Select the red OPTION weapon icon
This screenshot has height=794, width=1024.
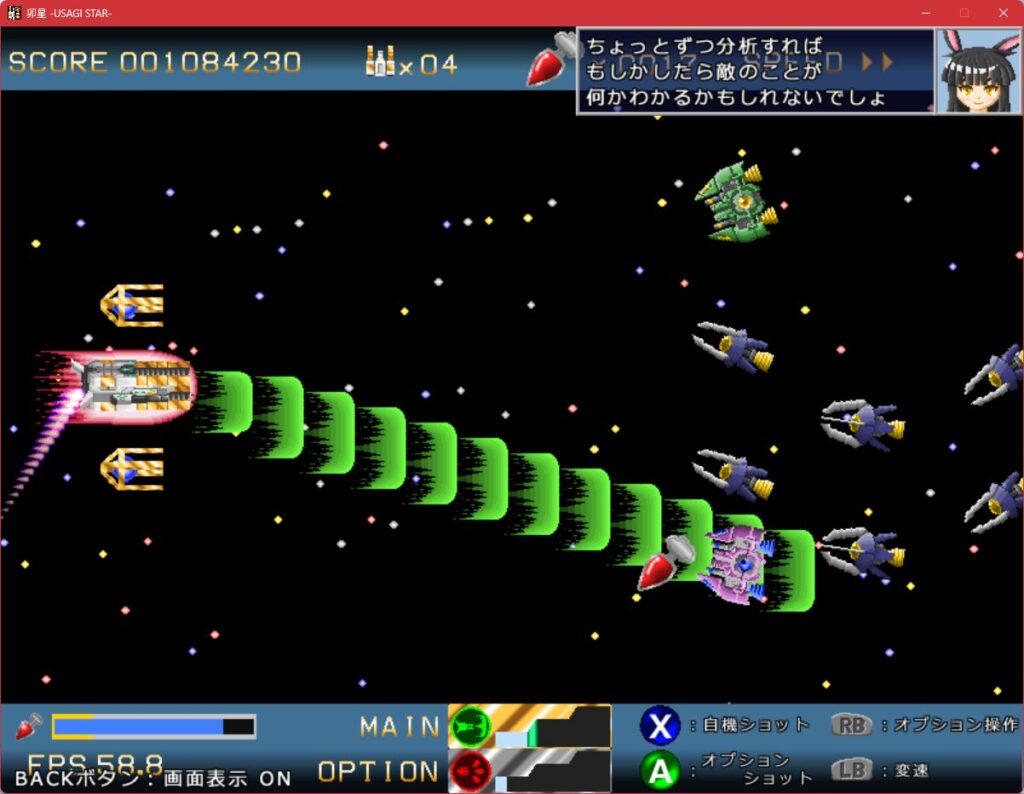coord(470,771)
